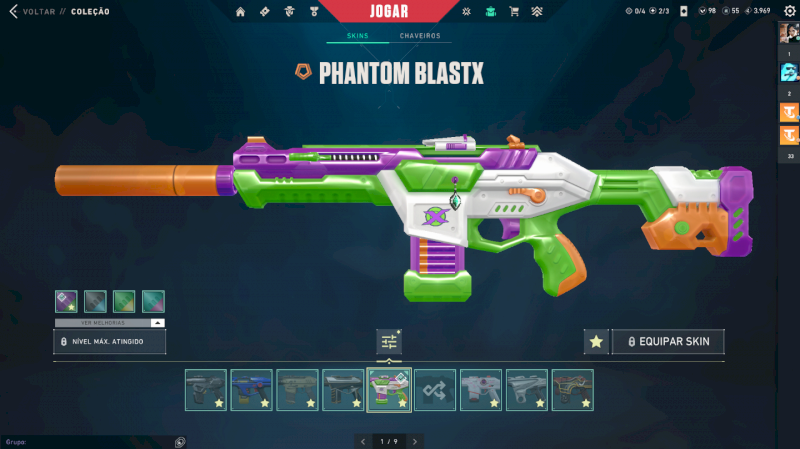Choose the blue Phantom skin thumbnail
This screenshot has height=449, width=800.
(251, 390)
